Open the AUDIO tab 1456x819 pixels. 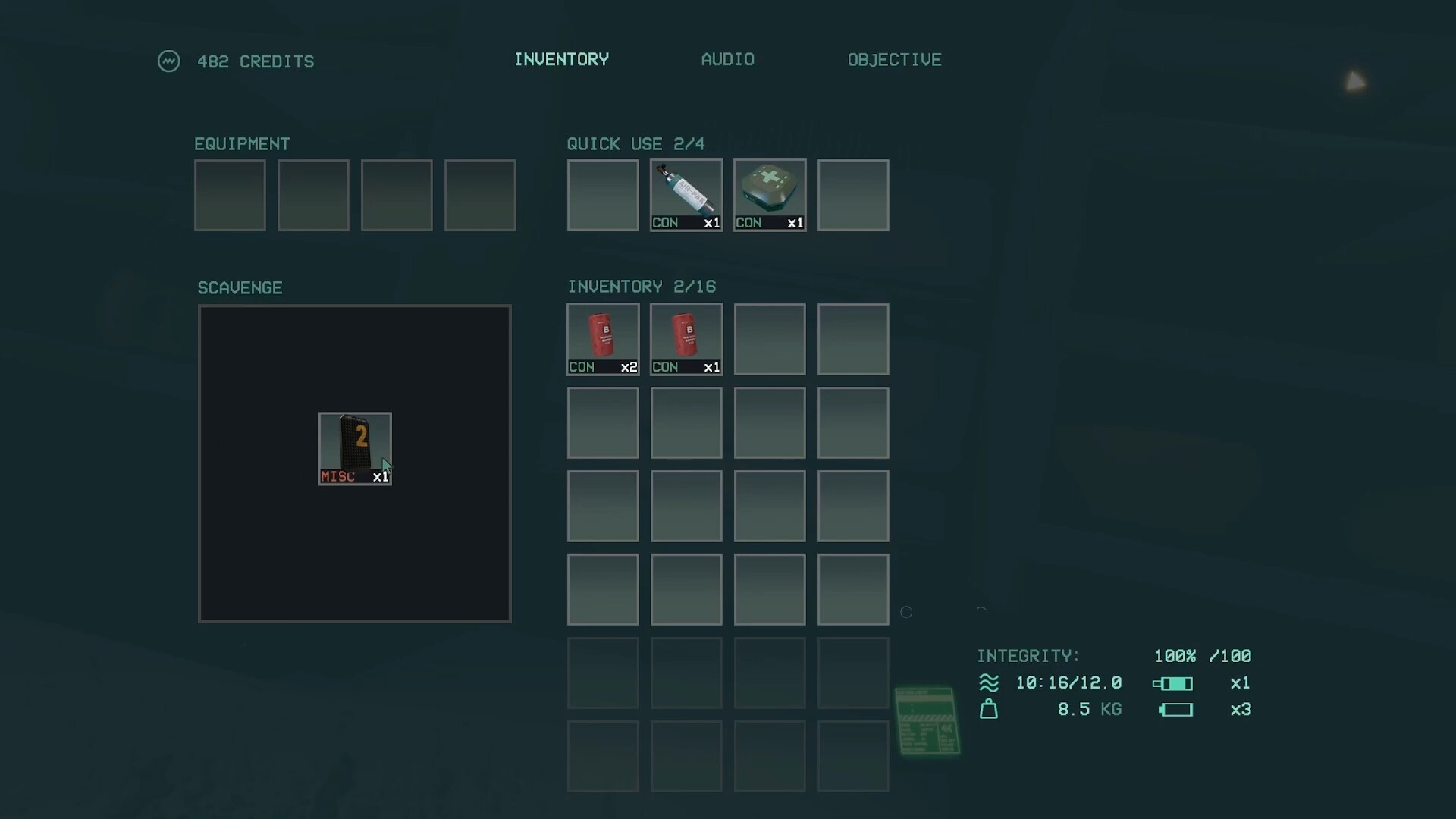727,59
